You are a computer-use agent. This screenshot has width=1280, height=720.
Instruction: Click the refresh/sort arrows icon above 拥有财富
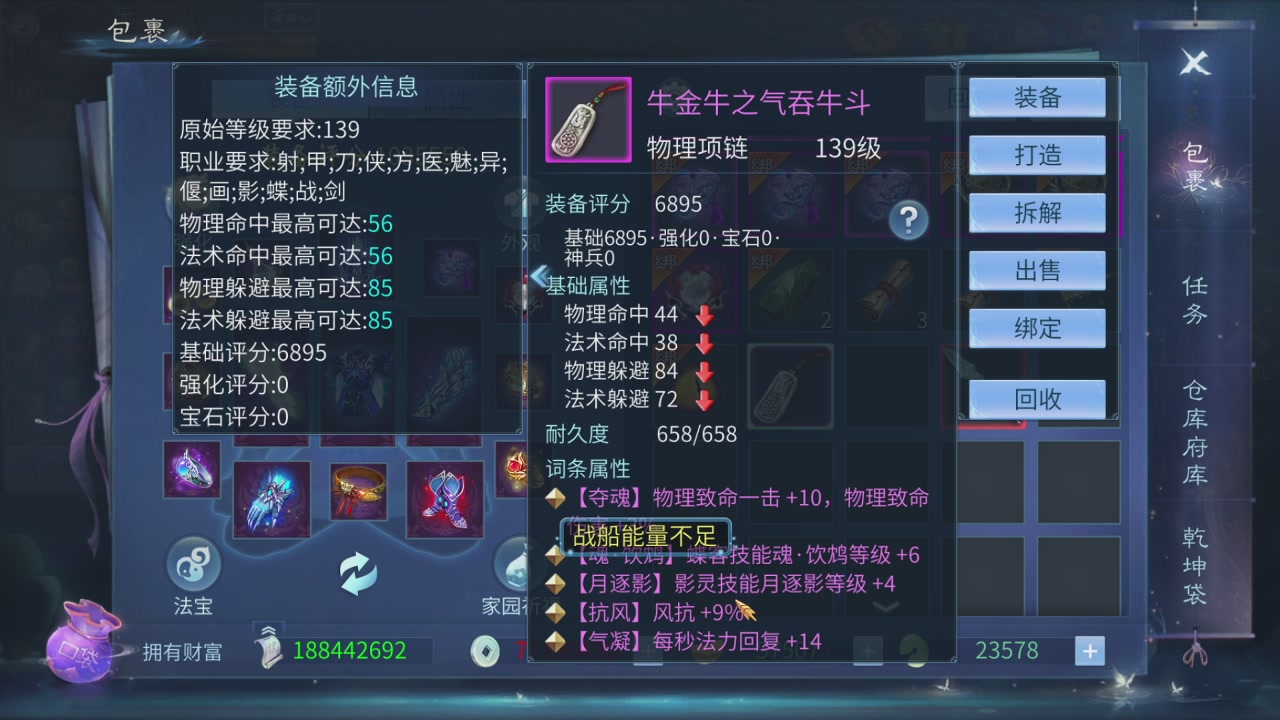pyautogui.click(x=360, y=573)
